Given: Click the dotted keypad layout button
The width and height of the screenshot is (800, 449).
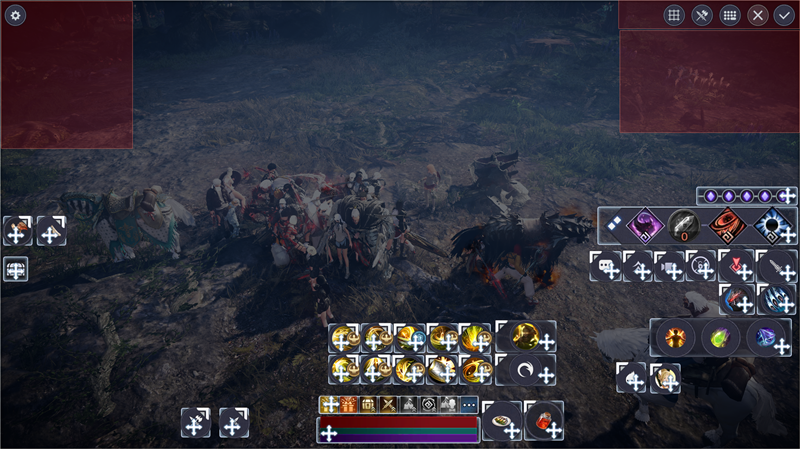Looking at the screenshot, I should click(730, 15).
